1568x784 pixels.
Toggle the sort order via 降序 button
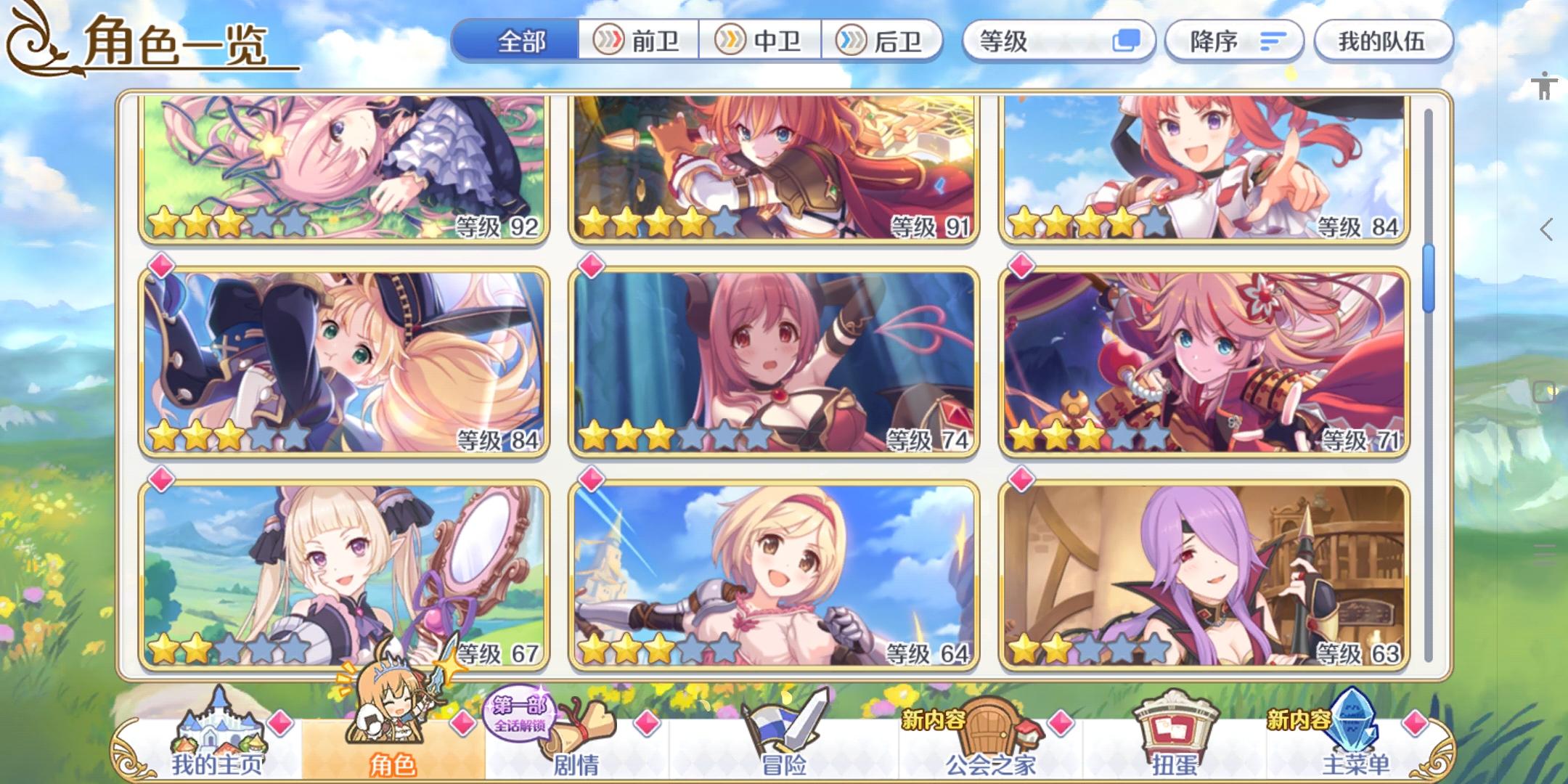[1234, 41]
